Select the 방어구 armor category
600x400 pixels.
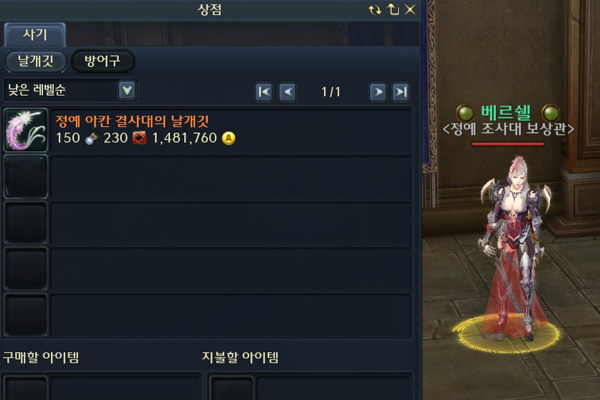[102, 61]
